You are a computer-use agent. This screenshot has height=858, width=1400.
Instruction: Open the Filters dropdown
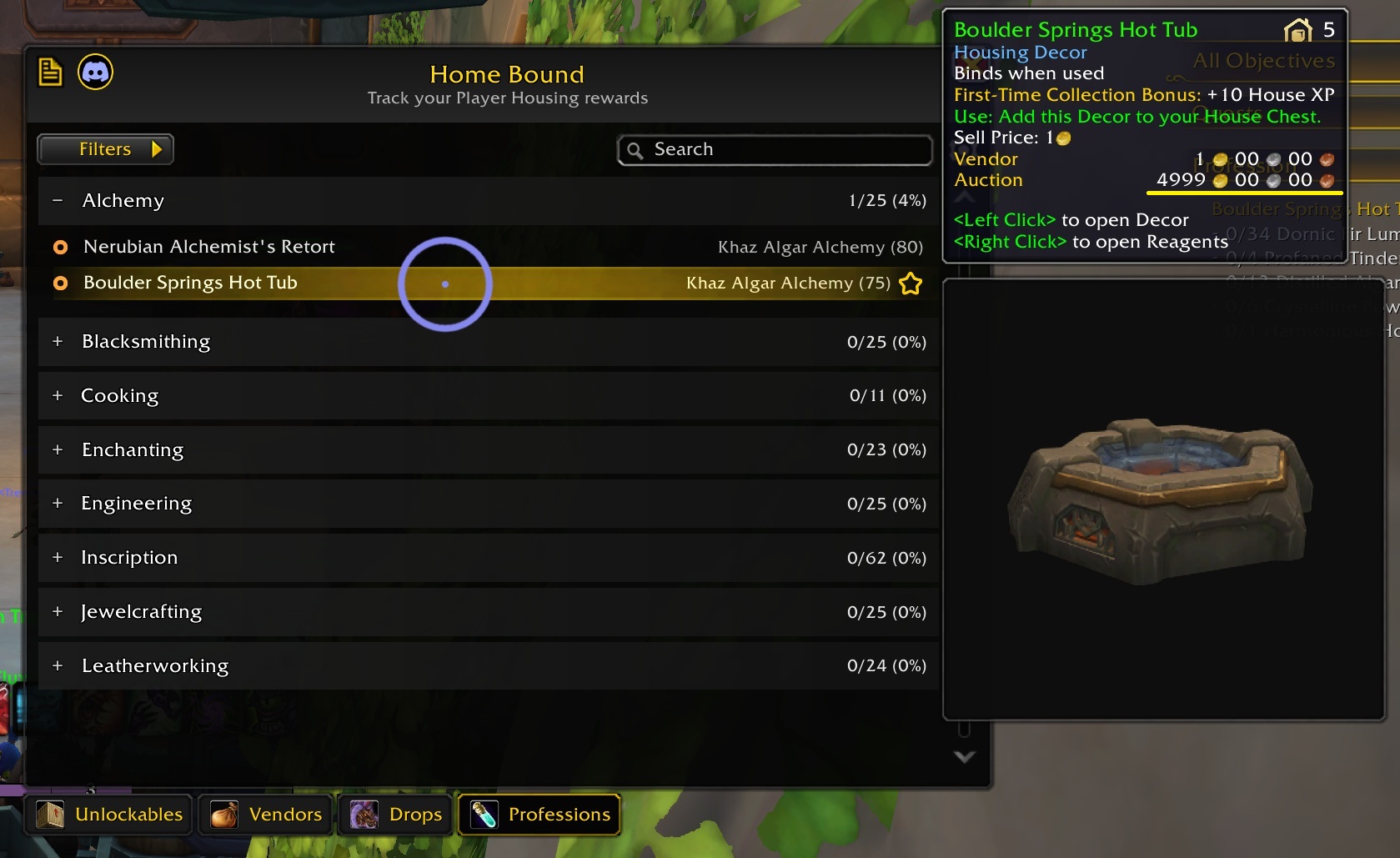click(x=105, y=149)
